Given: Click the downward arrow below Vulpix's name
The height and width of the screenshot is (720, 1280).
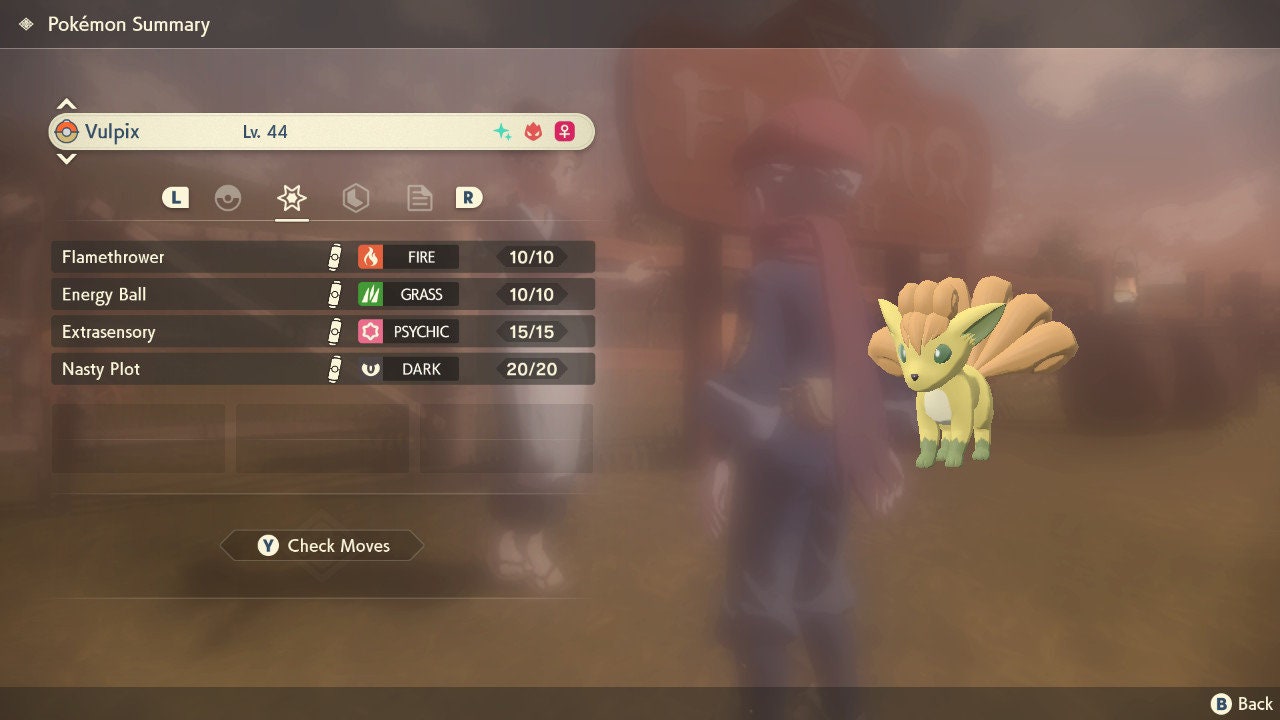Looking at the screenshot, I should [66, 160].
